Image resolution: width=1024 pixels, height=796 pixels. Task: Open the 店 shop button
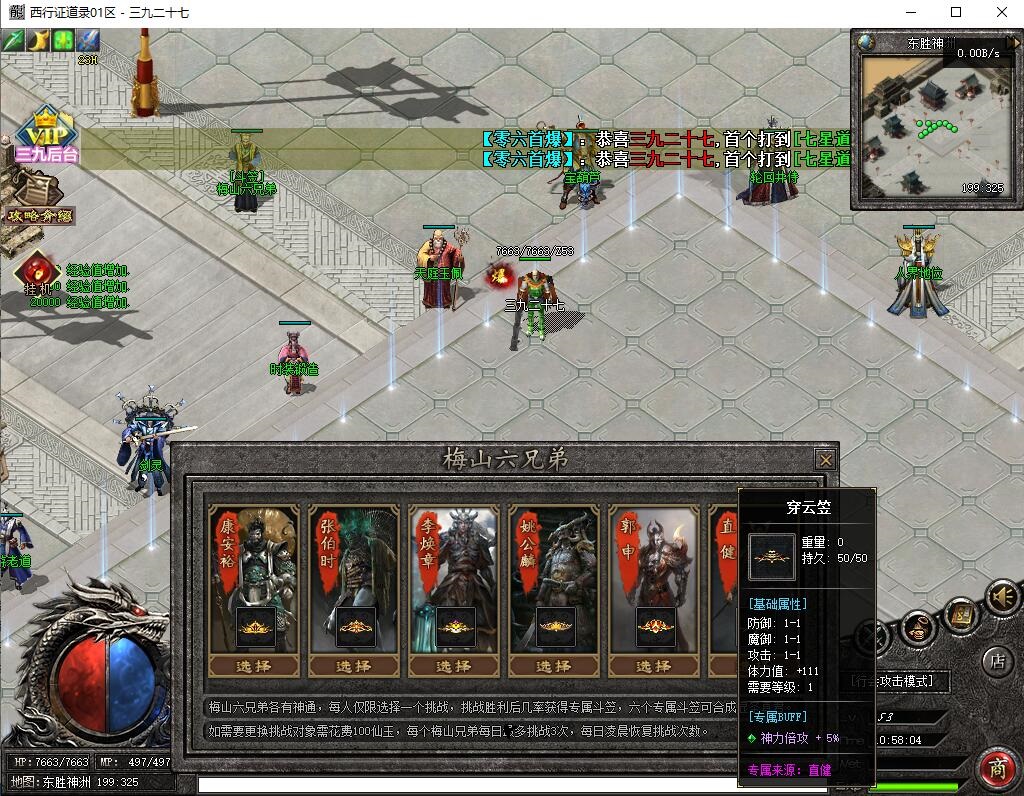(x=996, y=660)
